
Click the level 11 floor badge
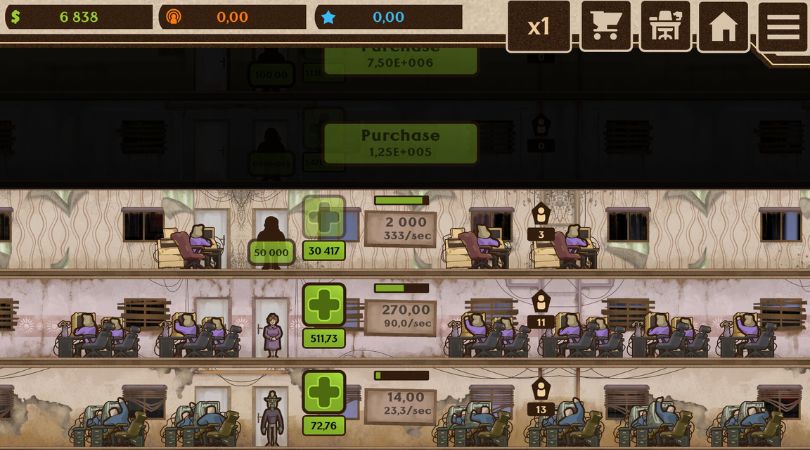click(x=541, y=310)
